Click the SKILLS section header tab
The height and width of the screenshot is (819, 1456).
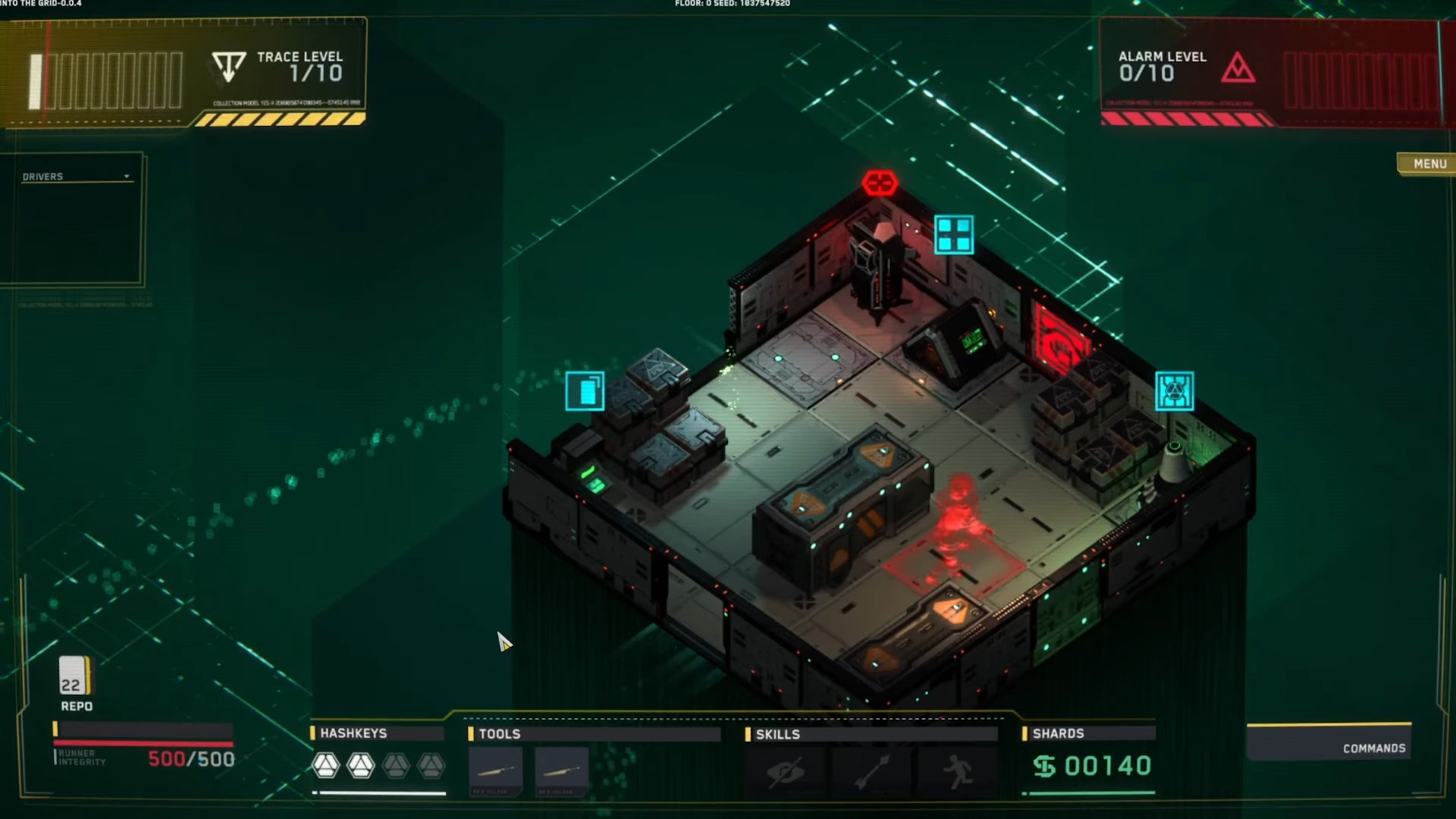(x=778, y=734)
